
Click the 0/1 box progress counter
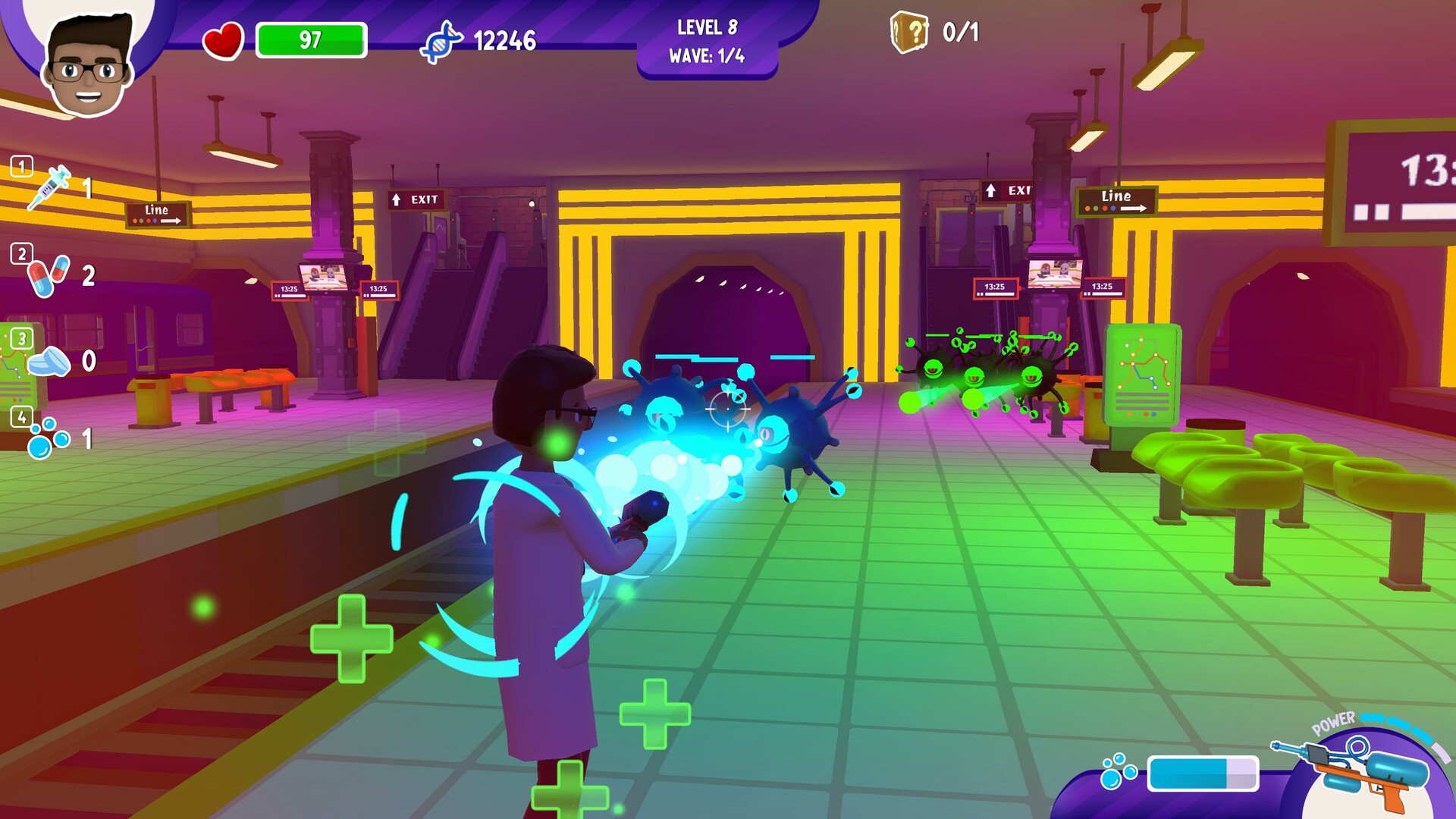(x=962, y=33)
